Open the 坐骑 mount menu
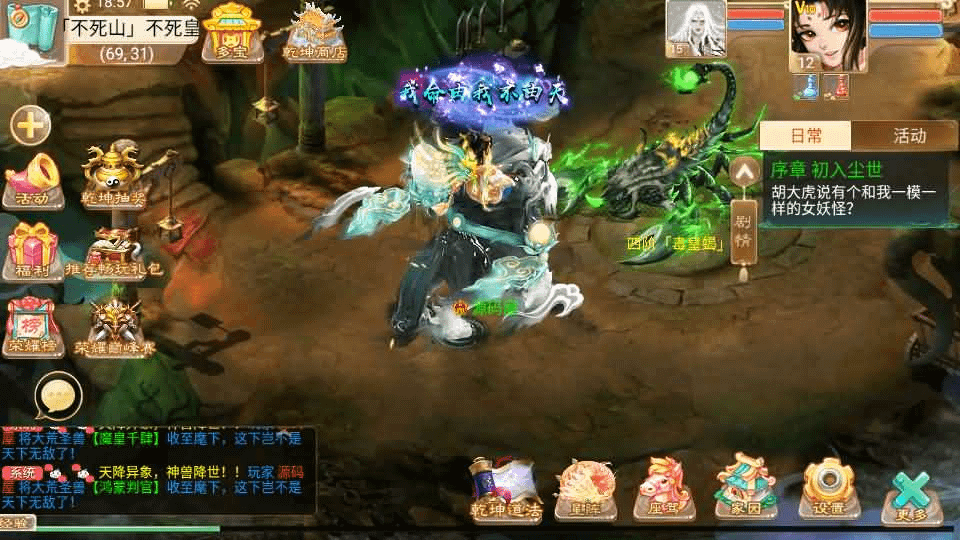The image size is (960, 540). pyautogui.click(x=661, y=489)
